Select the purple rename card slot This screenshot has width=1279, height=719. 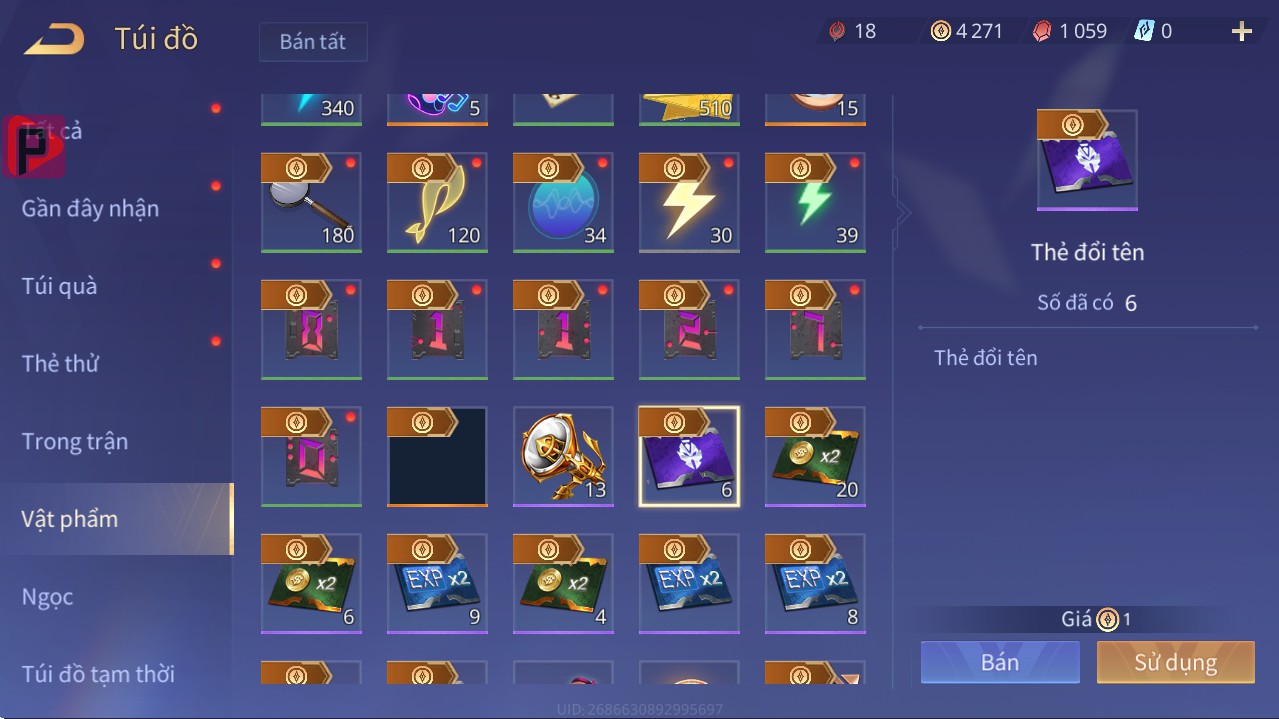point(689,457)
